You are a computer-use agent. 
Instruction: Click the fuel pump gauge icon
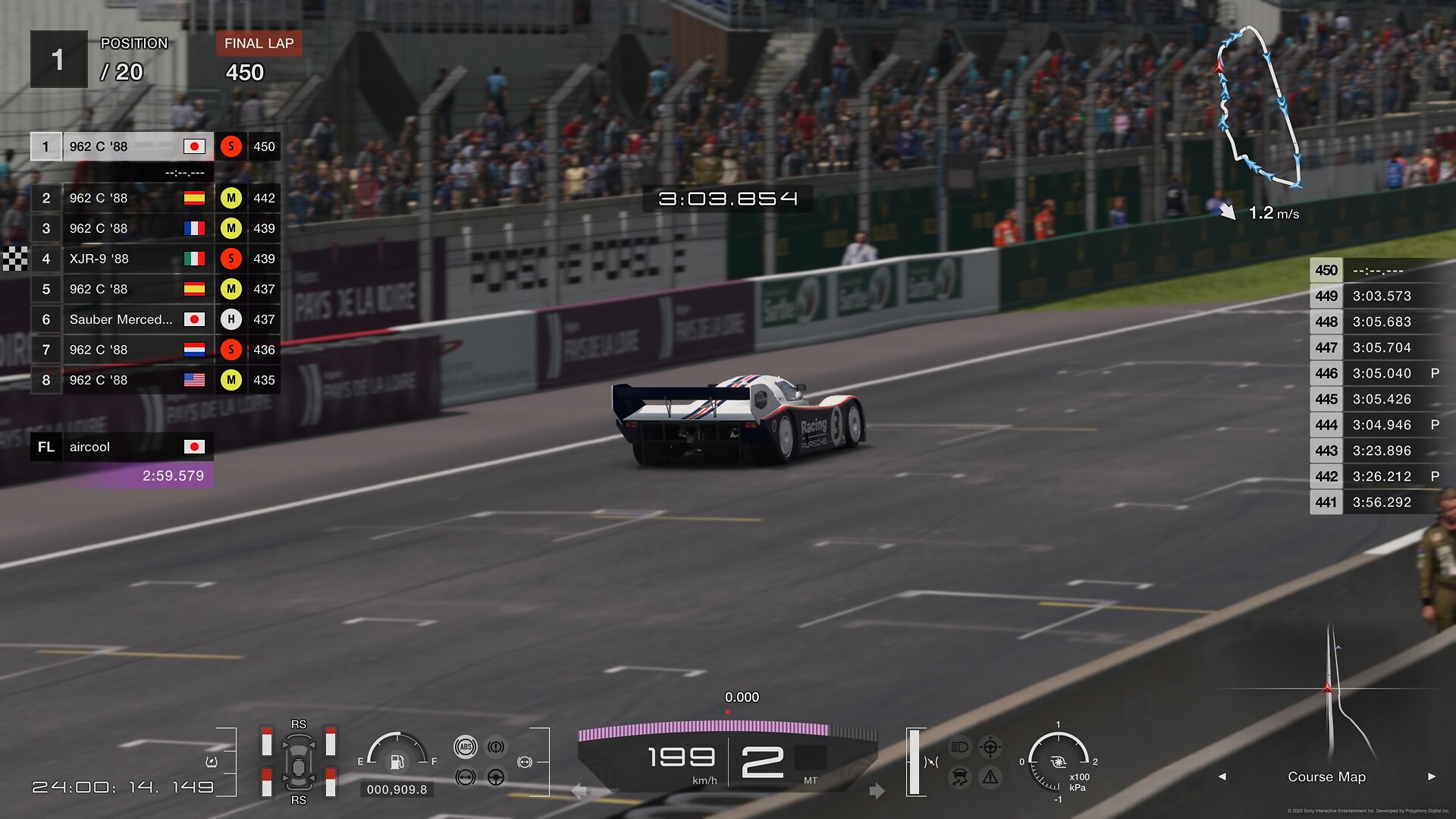coord(397,761)
